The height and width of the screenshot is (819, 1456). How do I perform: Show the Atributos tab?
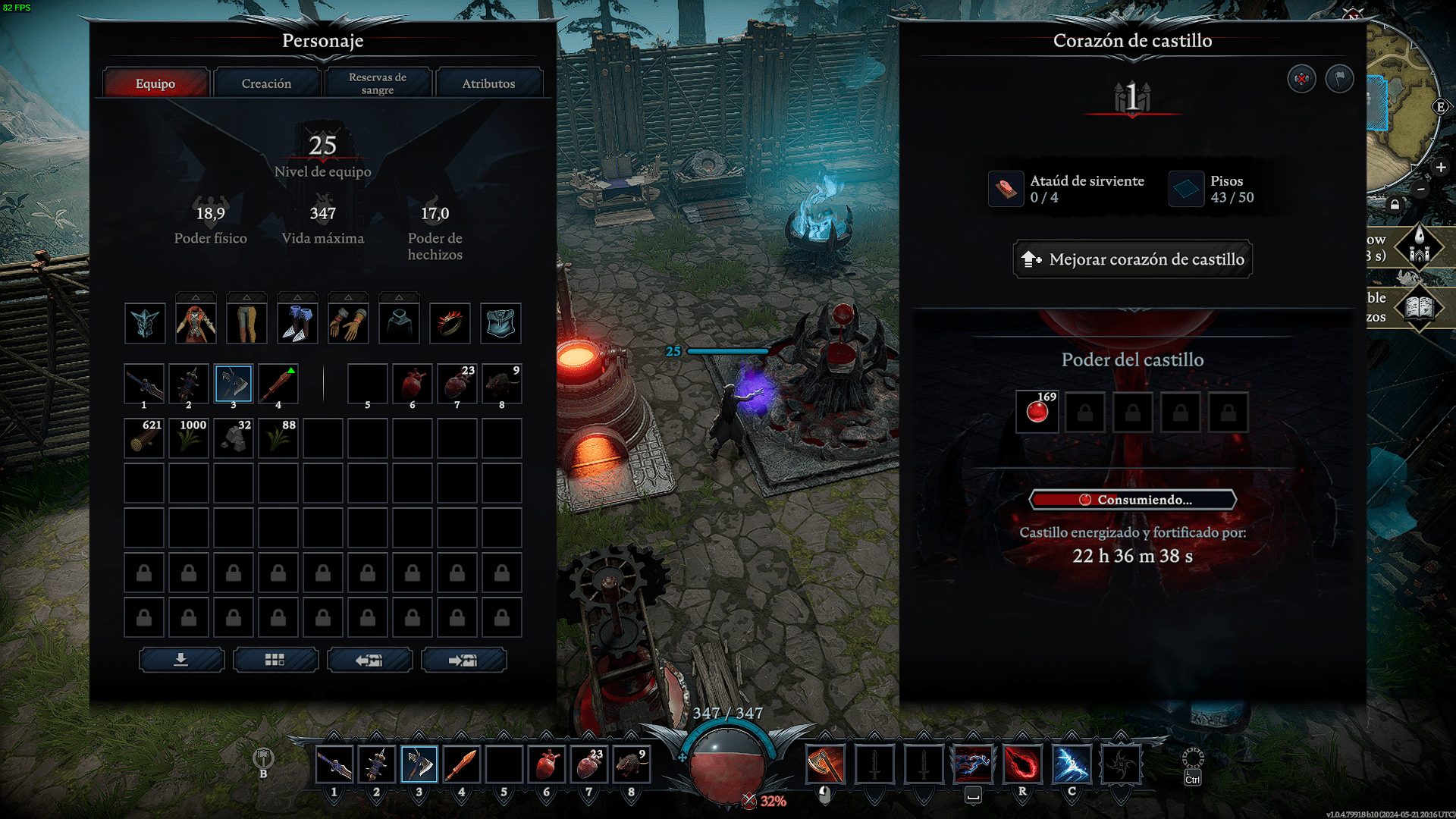(x=488, y=83)
